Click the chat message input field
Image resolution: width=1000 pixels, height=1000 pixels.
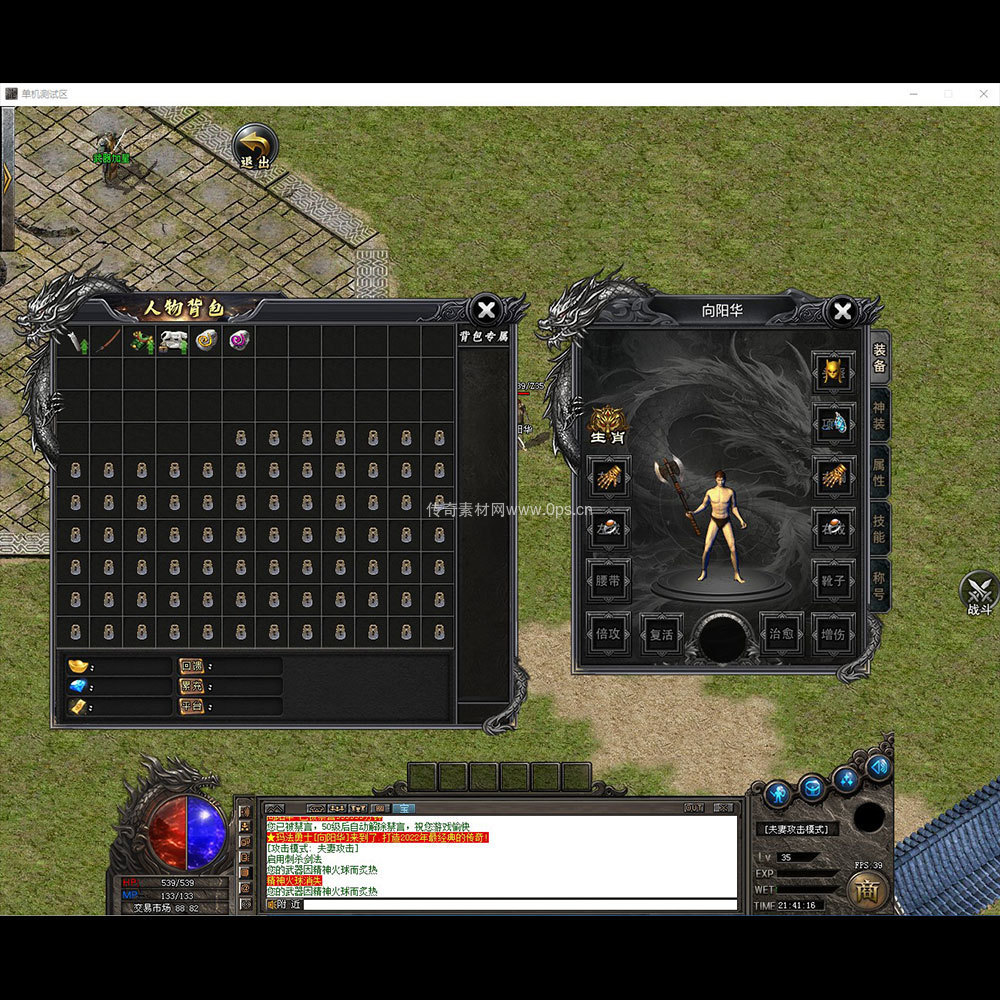[519, 905]
